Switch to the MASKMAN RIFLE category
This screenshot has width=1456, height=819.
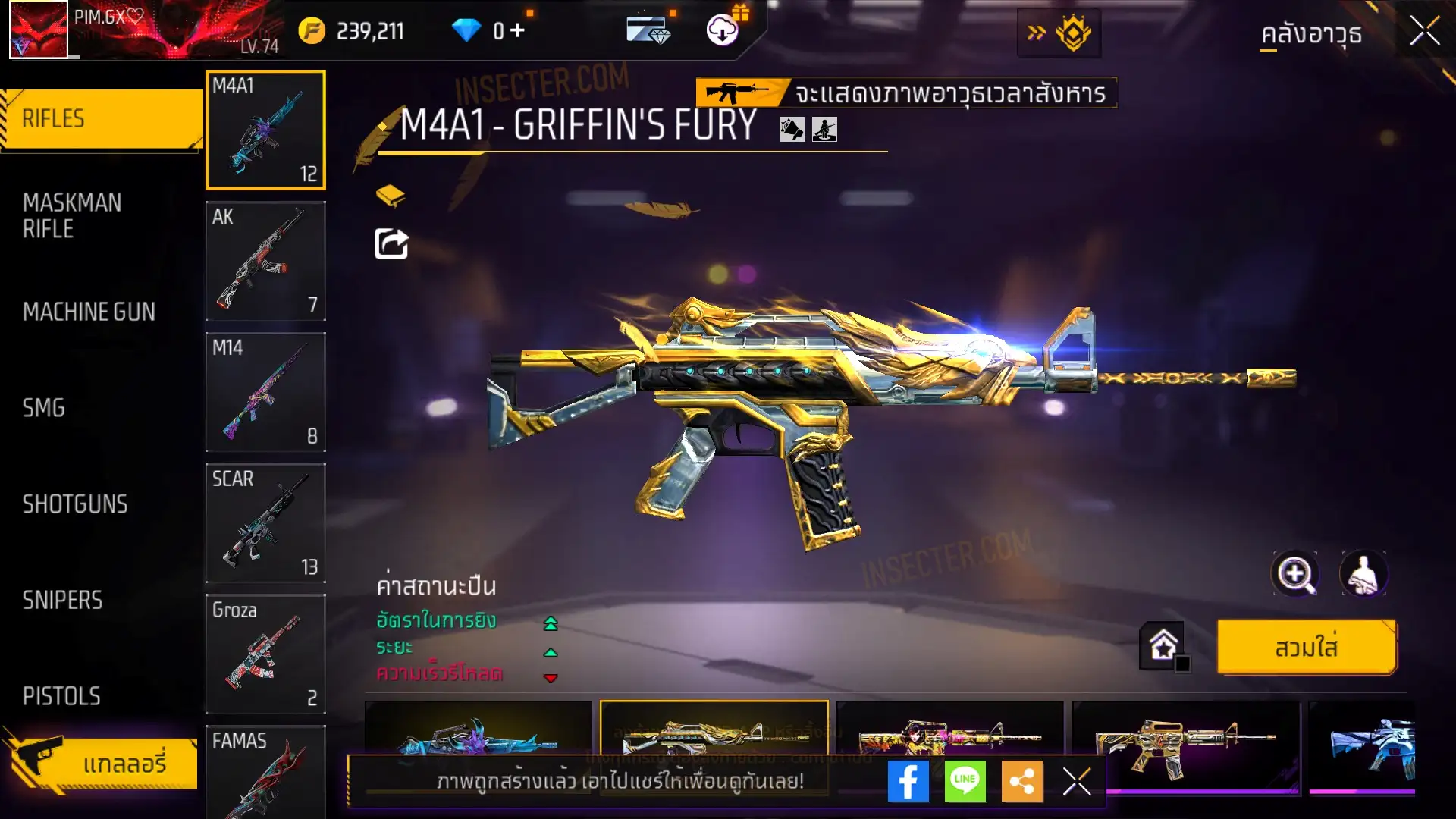73,215
